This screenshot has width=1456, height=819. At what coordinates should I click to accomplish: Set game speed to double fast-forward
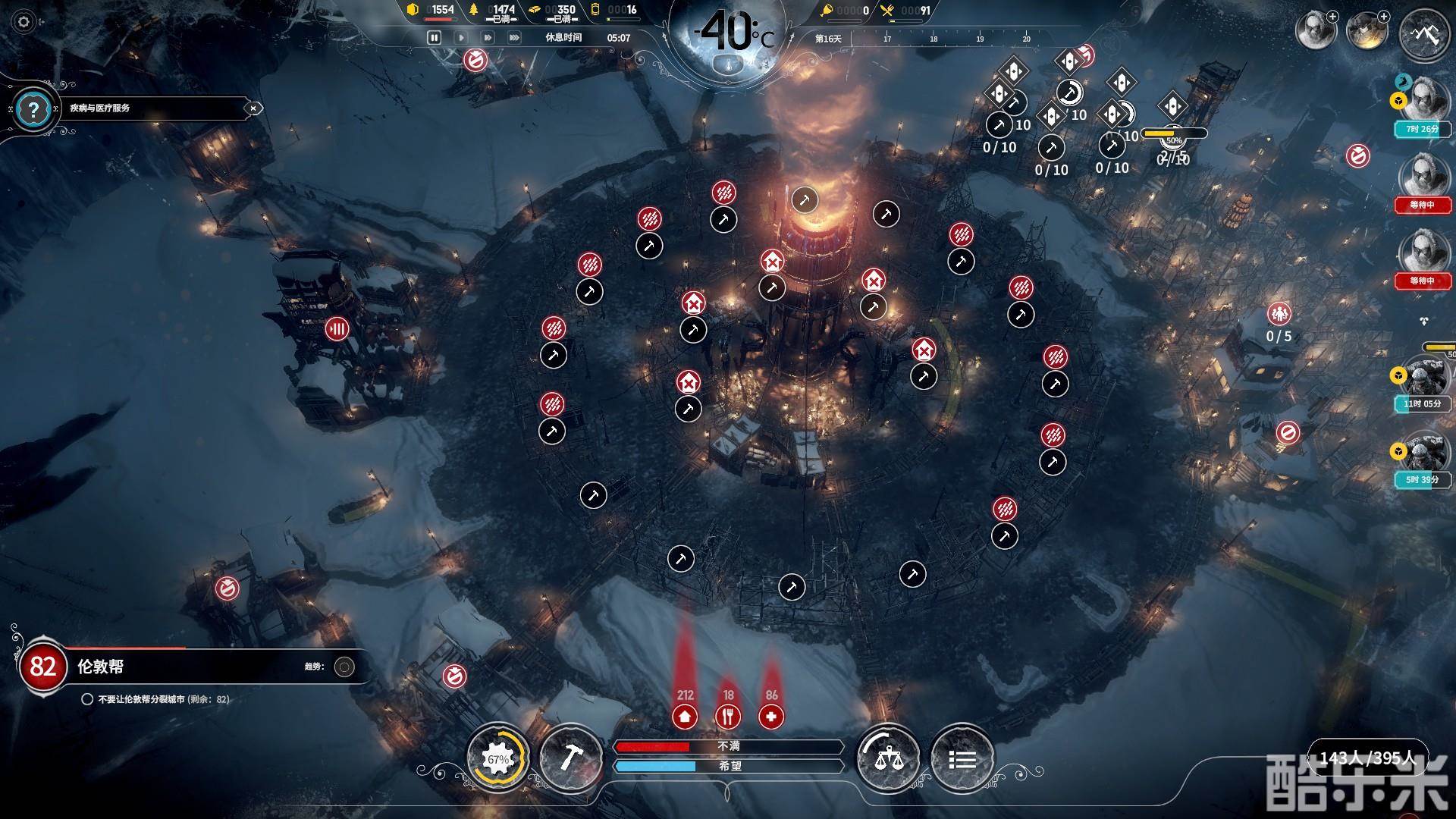coord(488,37)
